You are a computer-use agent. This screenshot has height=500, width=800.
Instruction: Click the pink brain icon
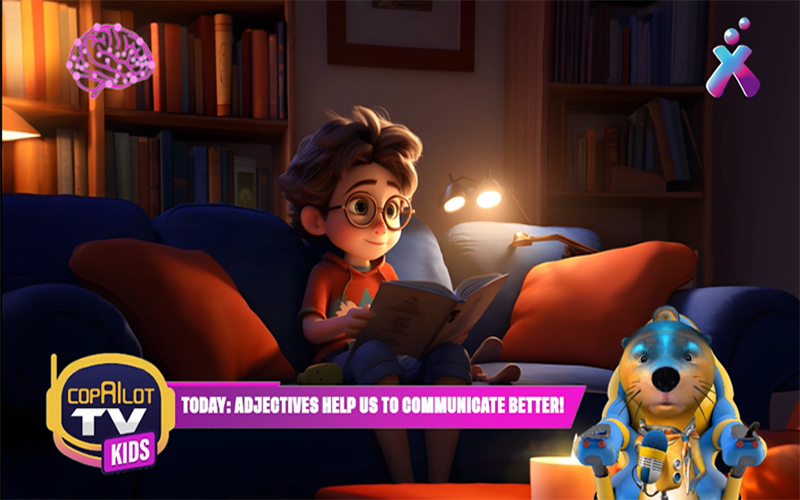click(x=110, y=58)
